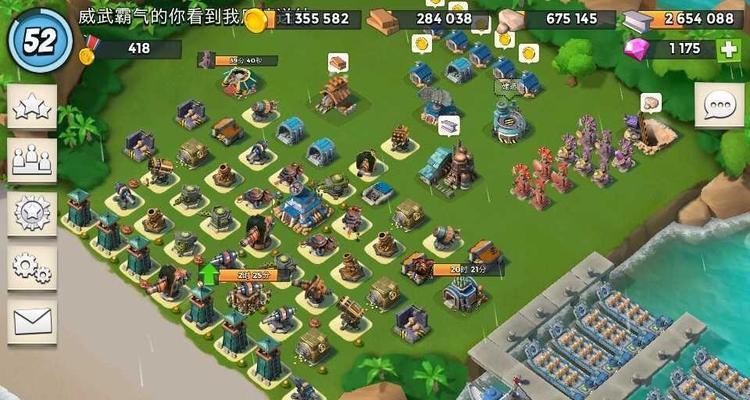Open the friends and leaderboard button
This screenshot has height=400, width=750.
[32, 158]
